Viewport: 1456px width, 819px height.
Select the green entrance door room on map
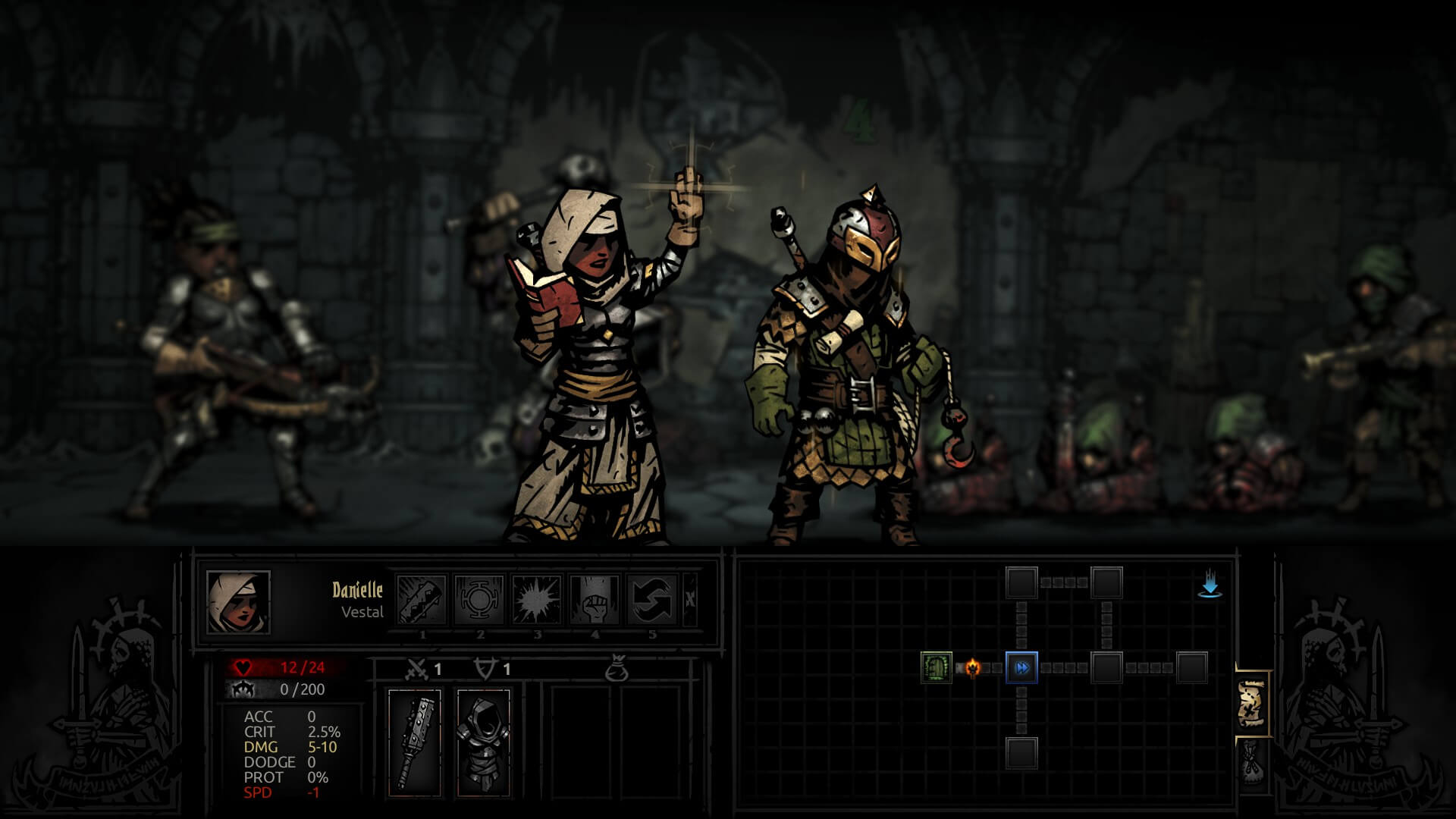pos(936,667)
